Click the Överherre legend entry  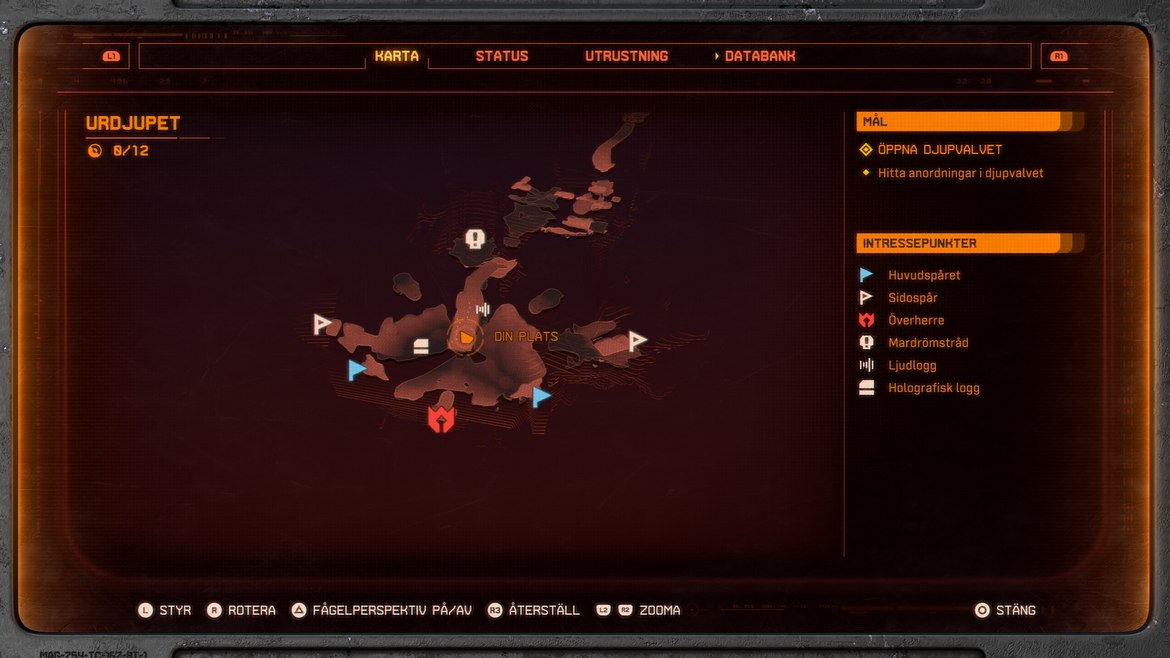click(x=915, y=321)
